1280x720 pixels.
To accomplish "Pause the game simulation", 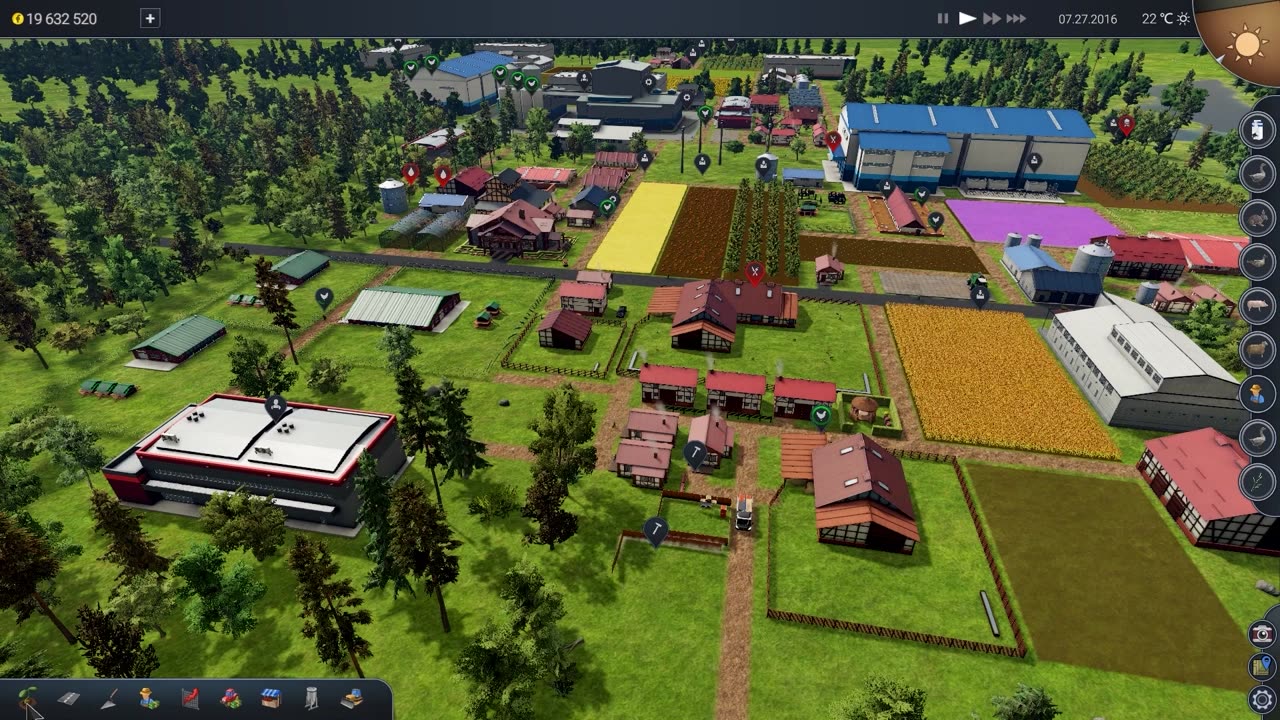I will [942, 18].
